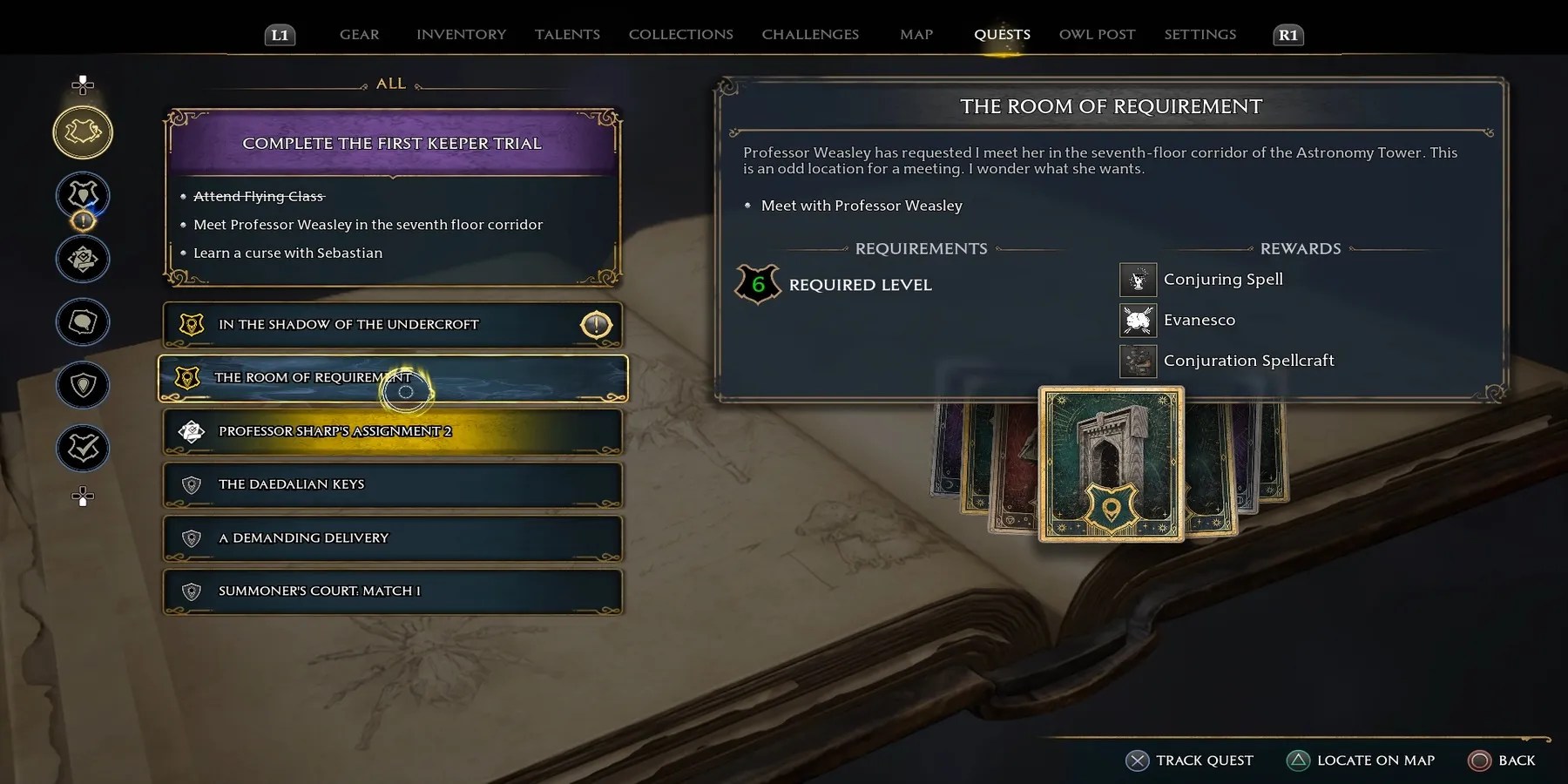Open The Daedalian Keys quest
This screenshot has height=784, width=1568.
click(392, 484)
